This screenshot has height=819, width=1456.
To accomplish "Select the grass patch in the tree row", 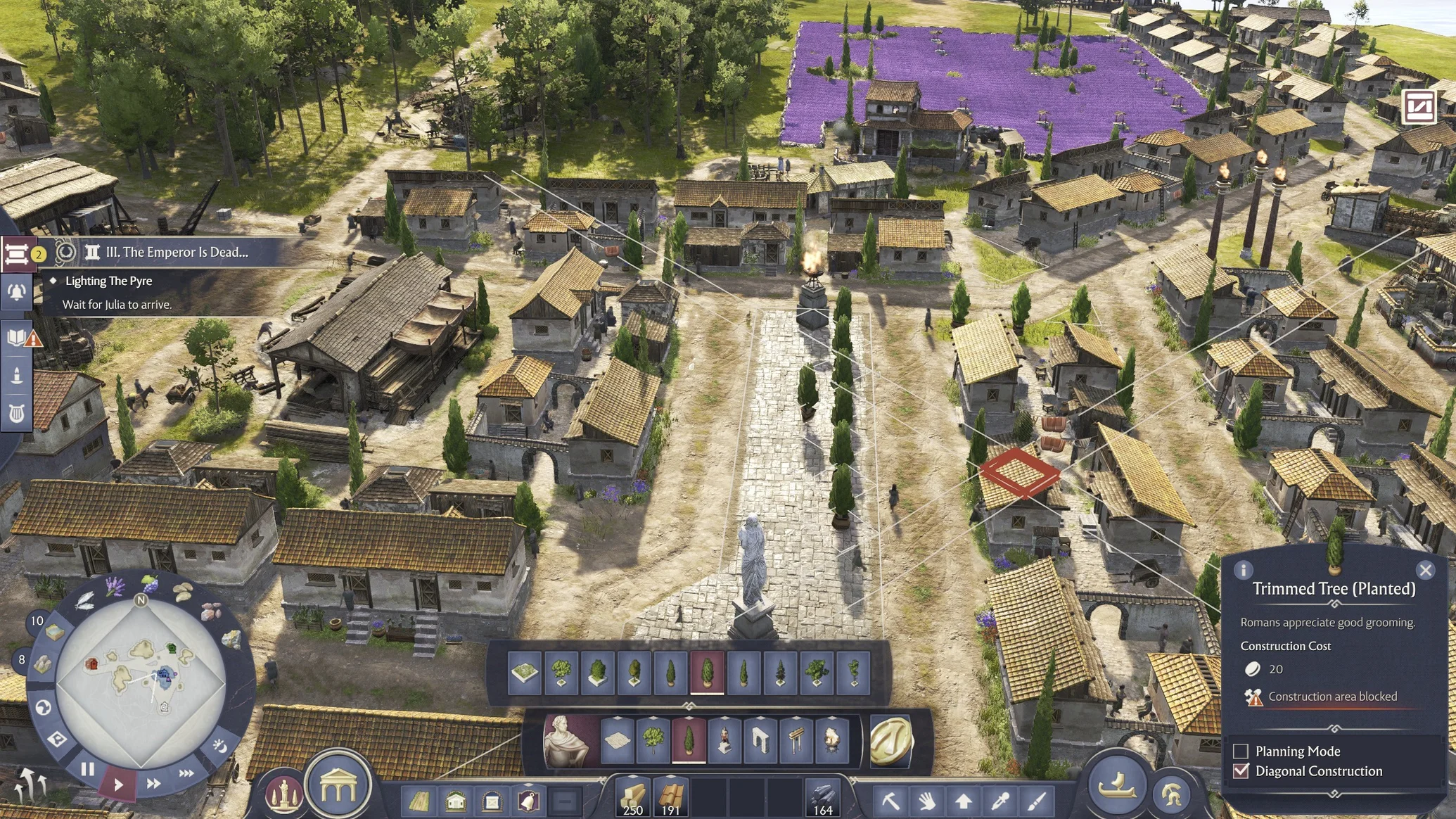I will (525, 673).
